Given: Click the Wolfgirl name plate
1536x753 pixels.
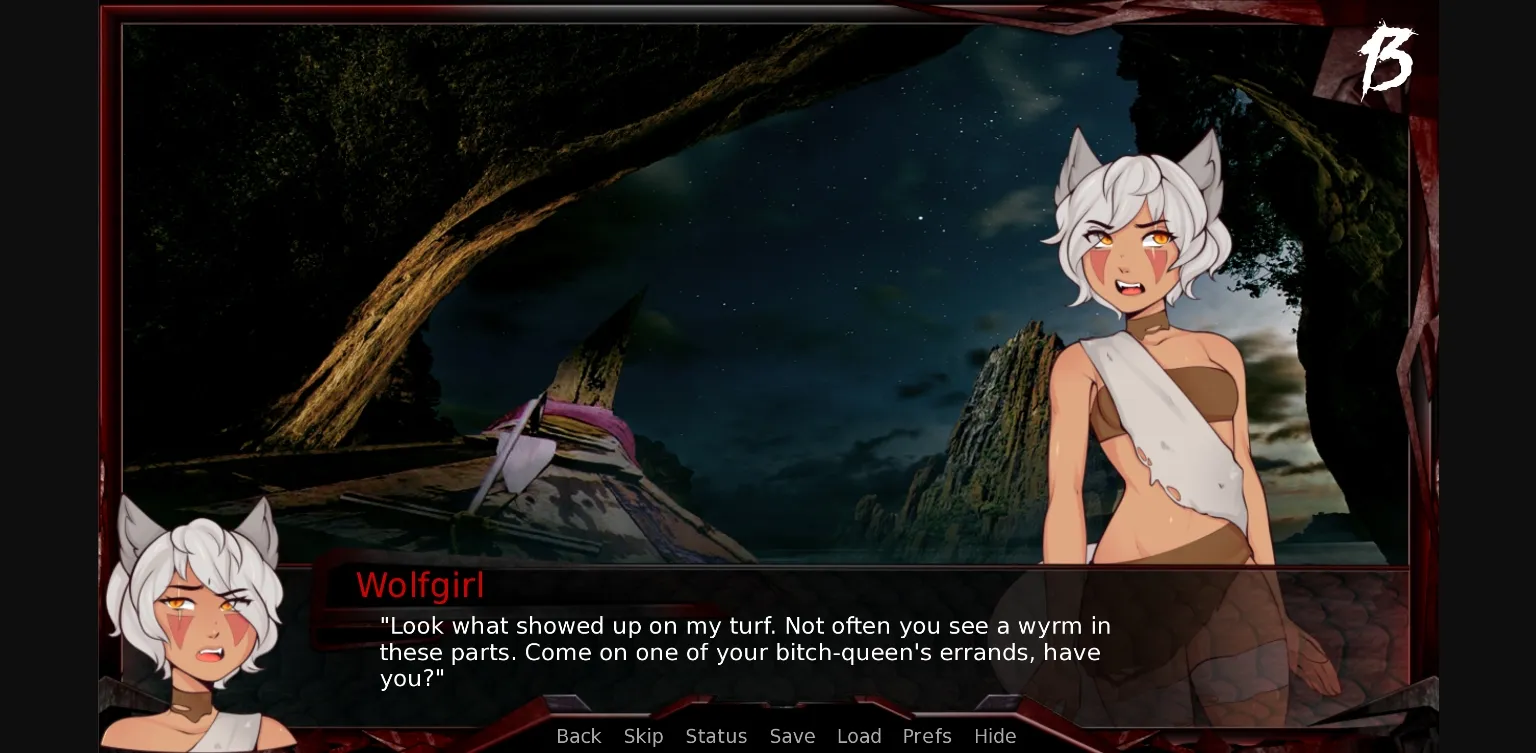Looking at the screenshot, I should (420, 586).
